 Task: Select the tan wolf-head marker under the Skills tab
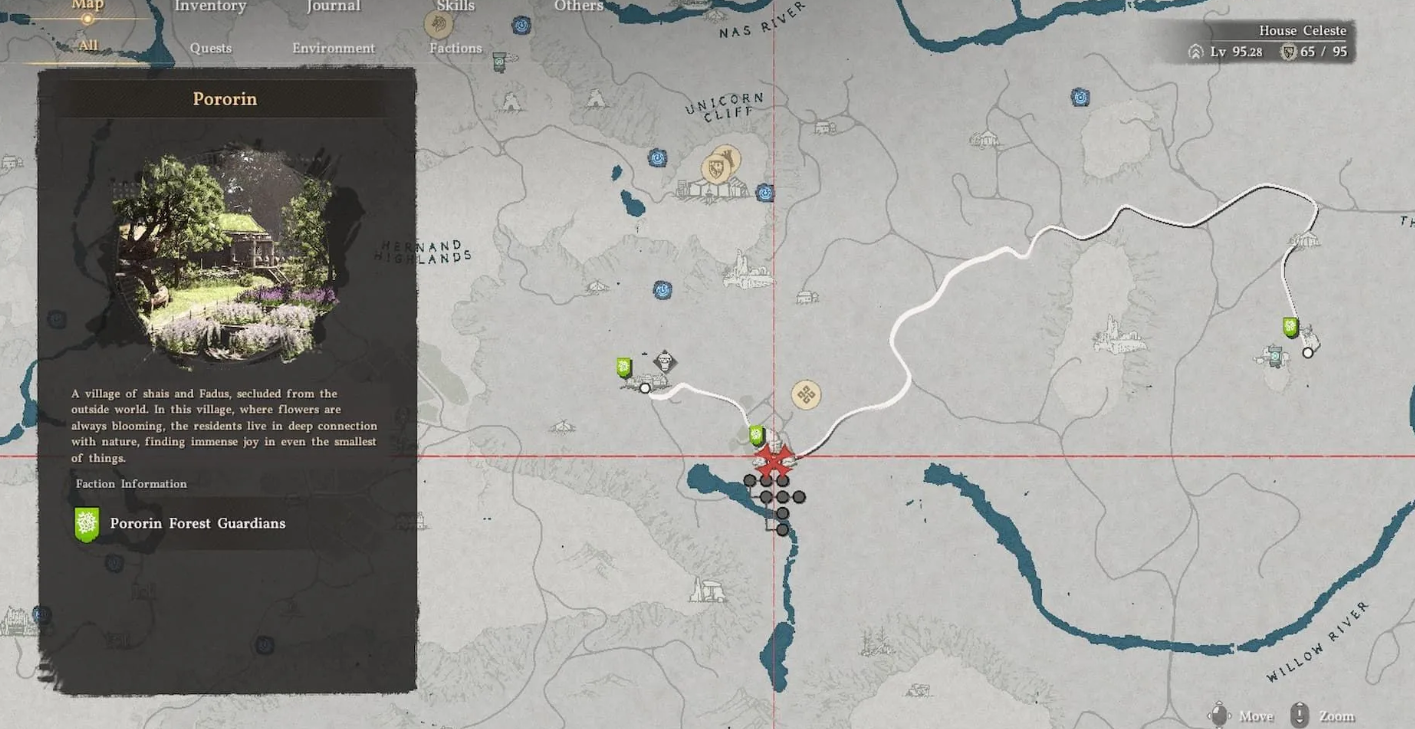point(438,24)
